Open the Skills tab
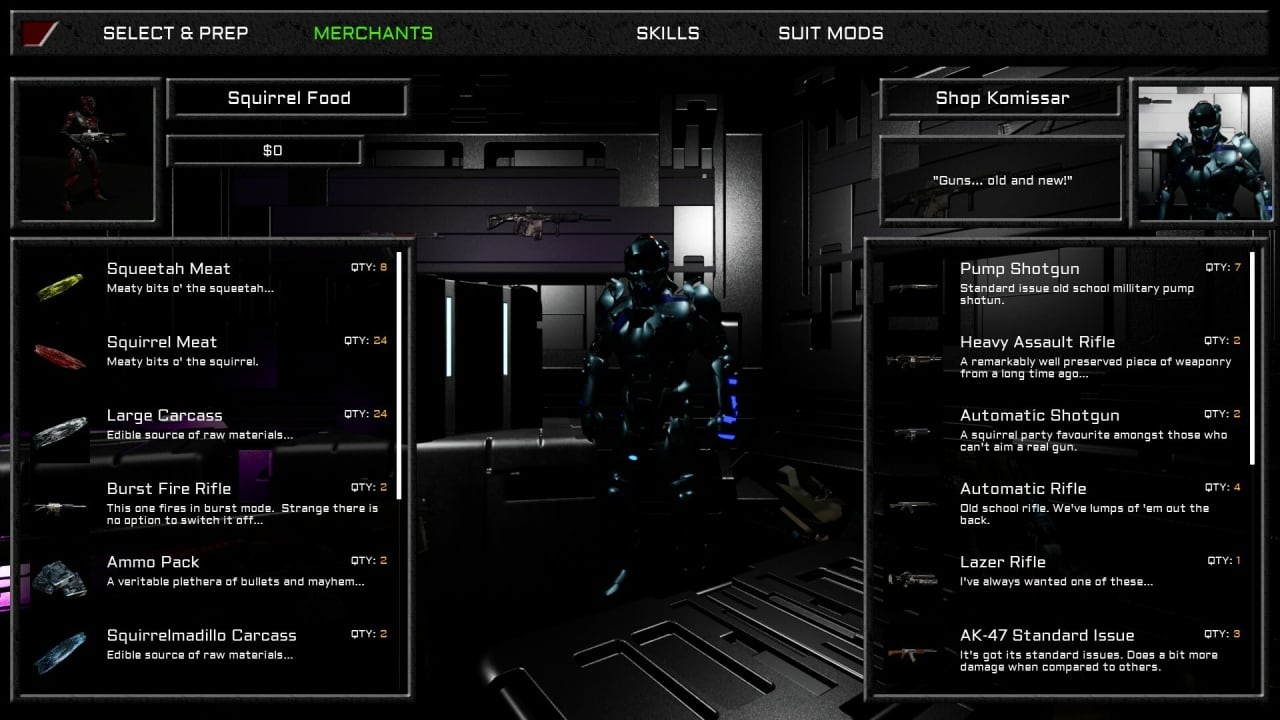 [667, 33]
